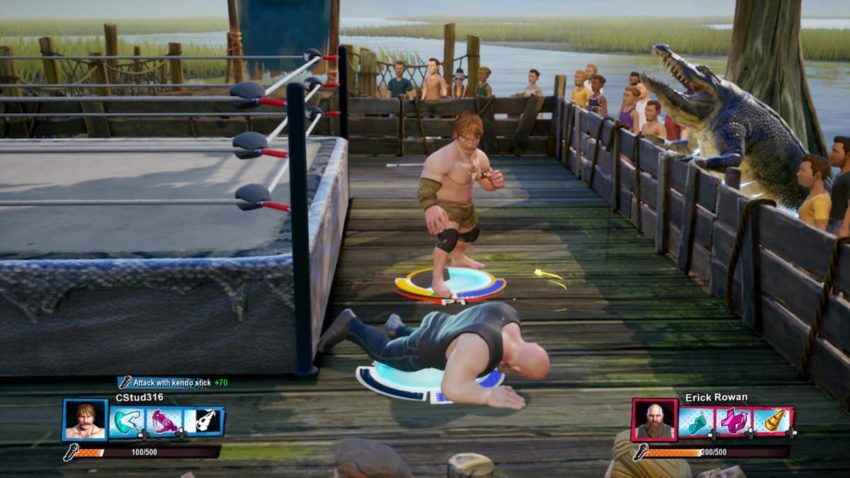Use Erick Rowan's pink cross power-up
Screen dimensions: 850x478
tap(734, 421)
